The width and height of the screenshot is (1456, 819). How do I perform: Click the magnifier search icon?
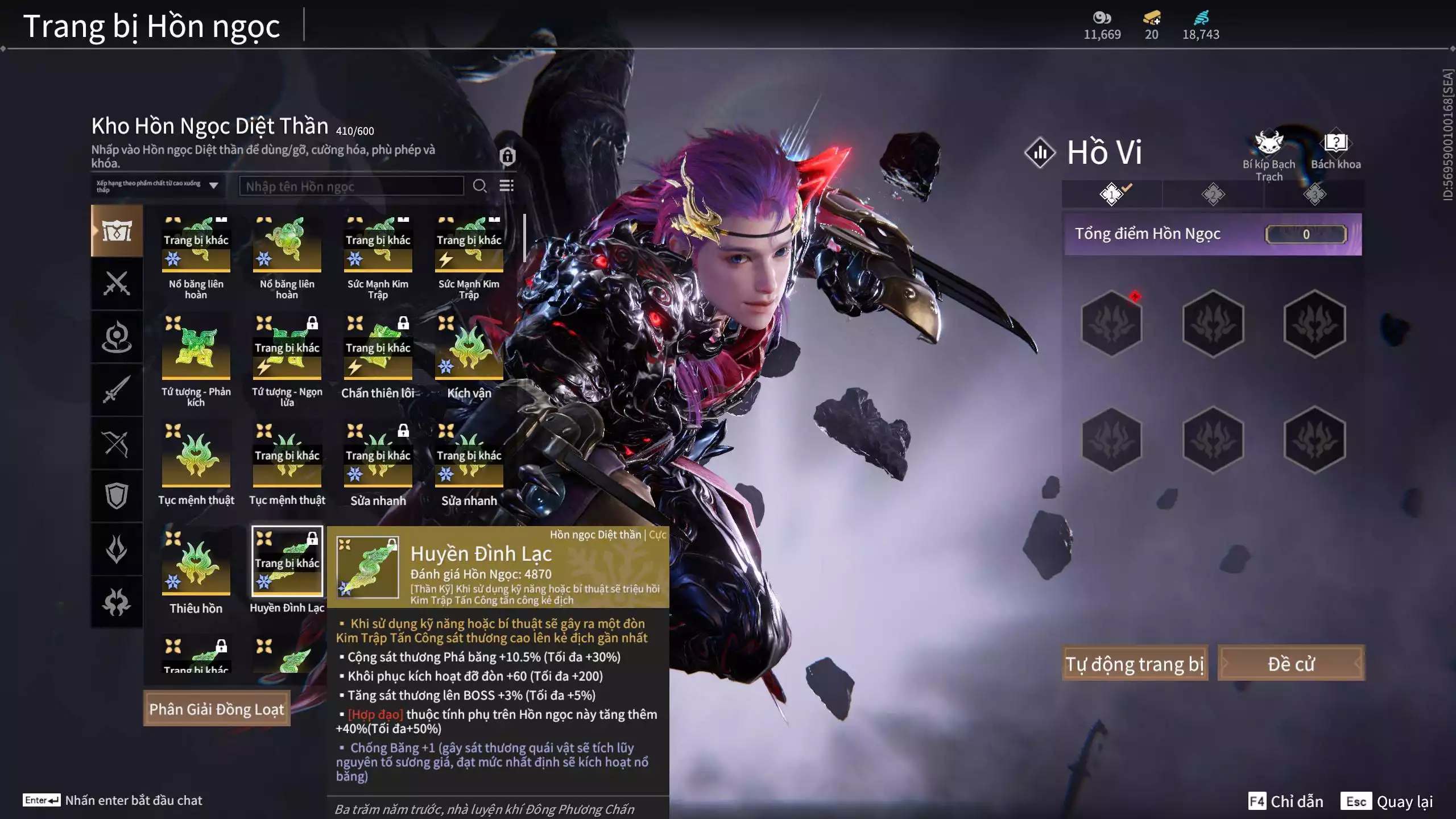point(479,186)
